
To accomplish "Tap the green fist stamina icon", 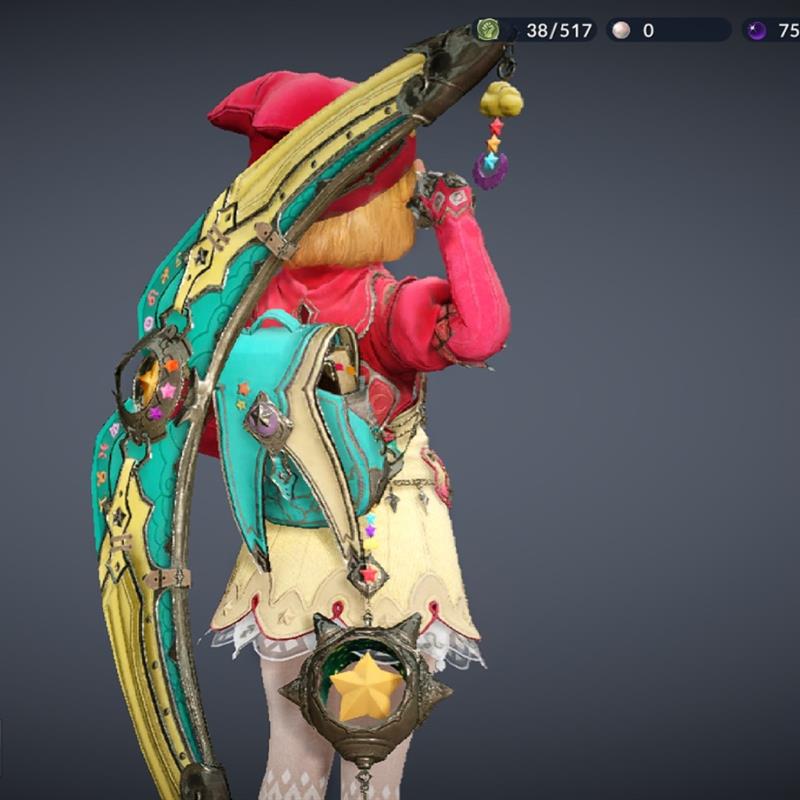I will (x=488, y=30).
